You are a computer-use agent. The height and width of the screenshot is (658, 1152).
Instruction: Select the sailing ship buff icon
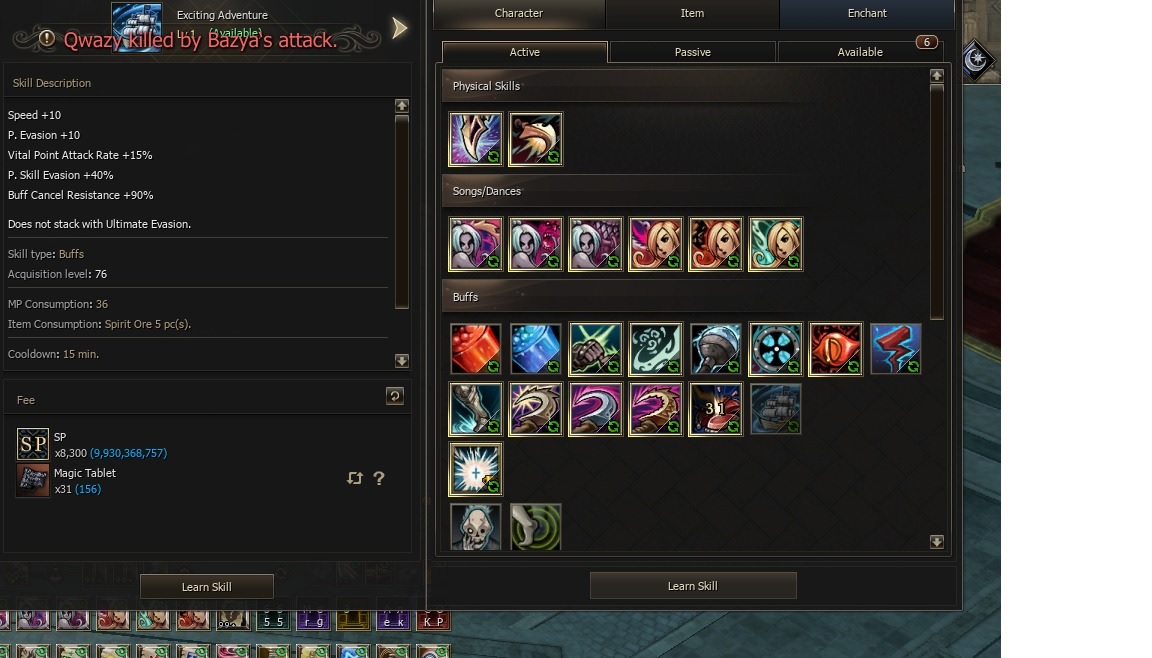[775, 409]
